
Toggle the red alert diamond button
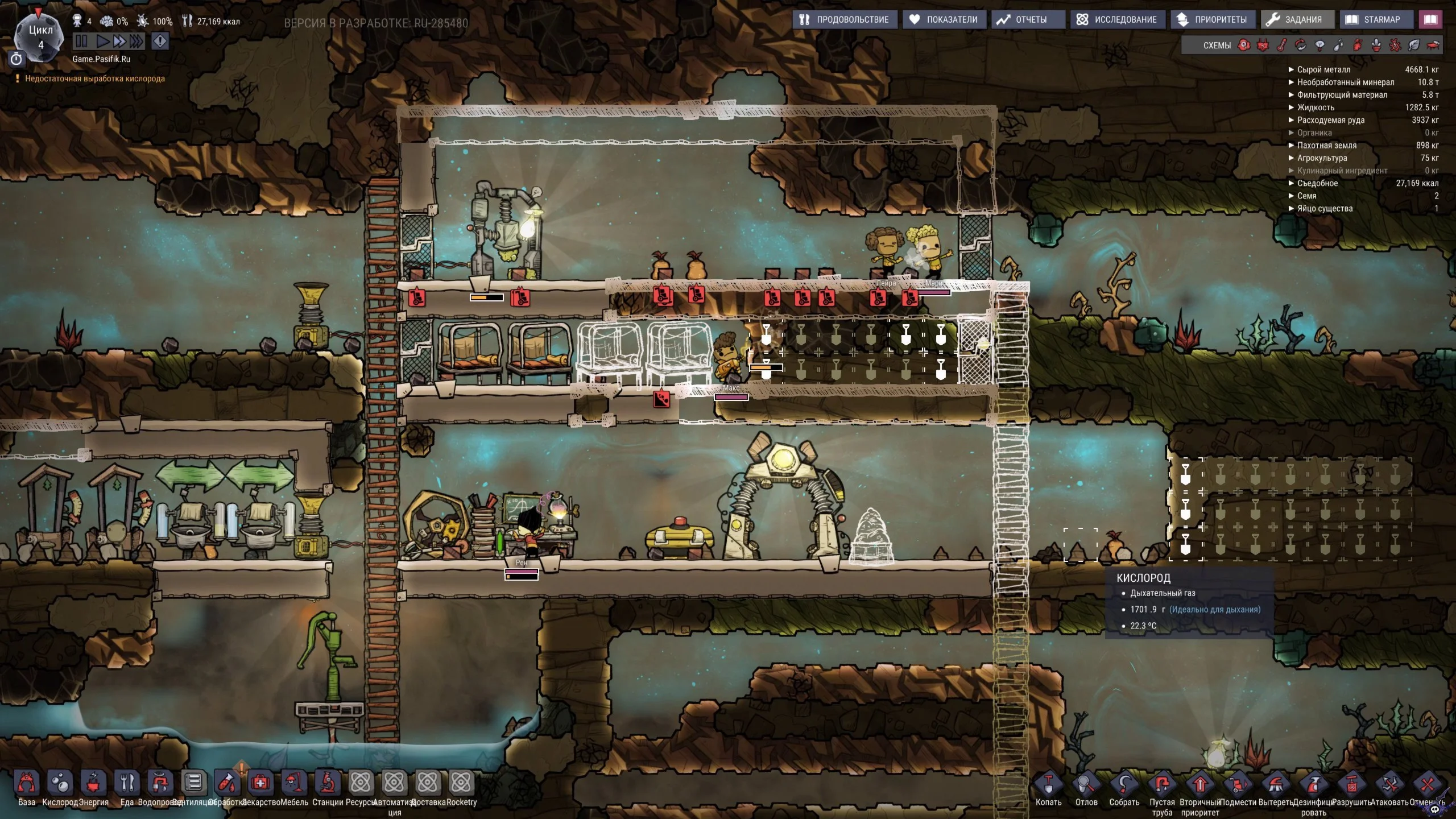(160, 41)
